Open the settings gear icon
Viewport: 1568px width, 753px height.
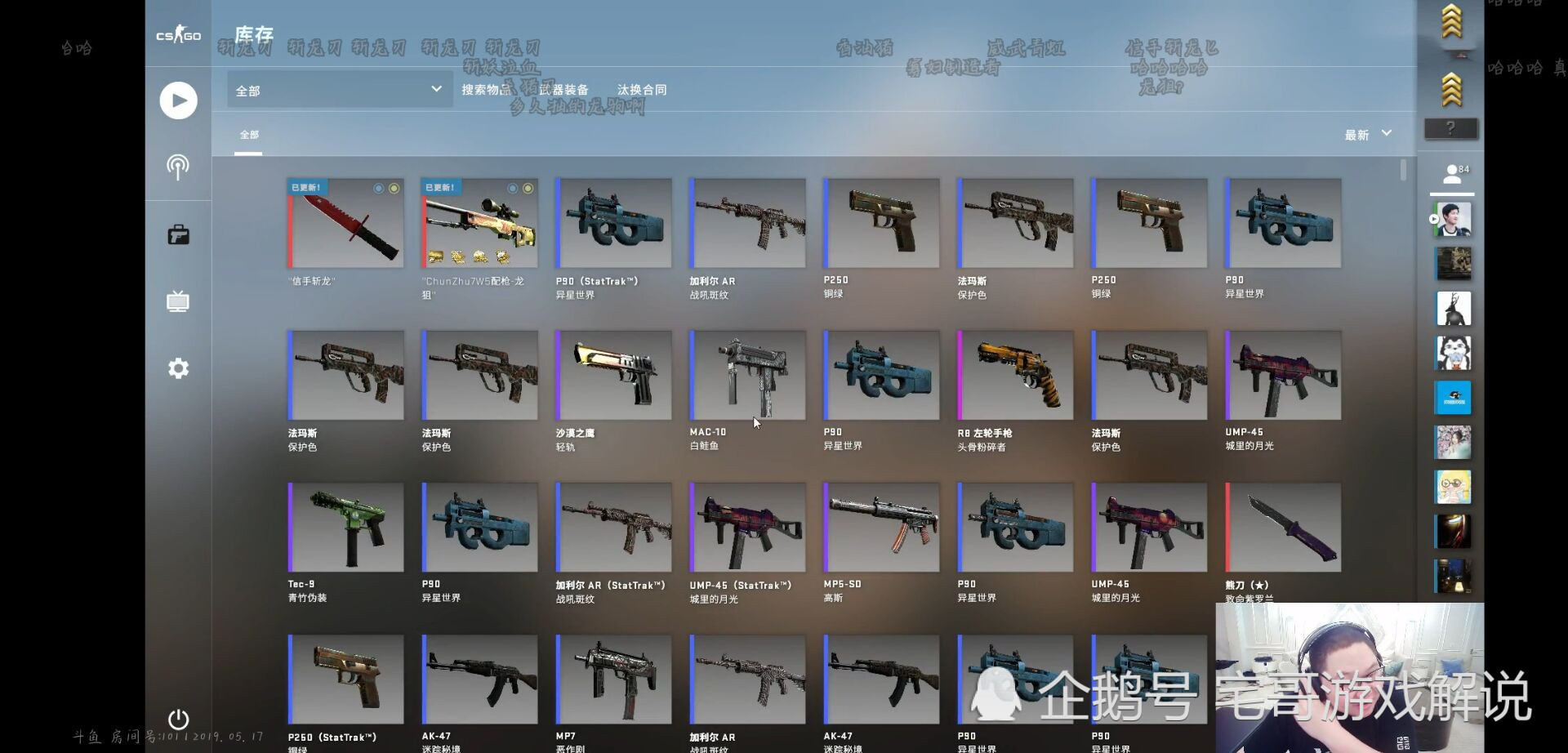[x=178, y=368]
